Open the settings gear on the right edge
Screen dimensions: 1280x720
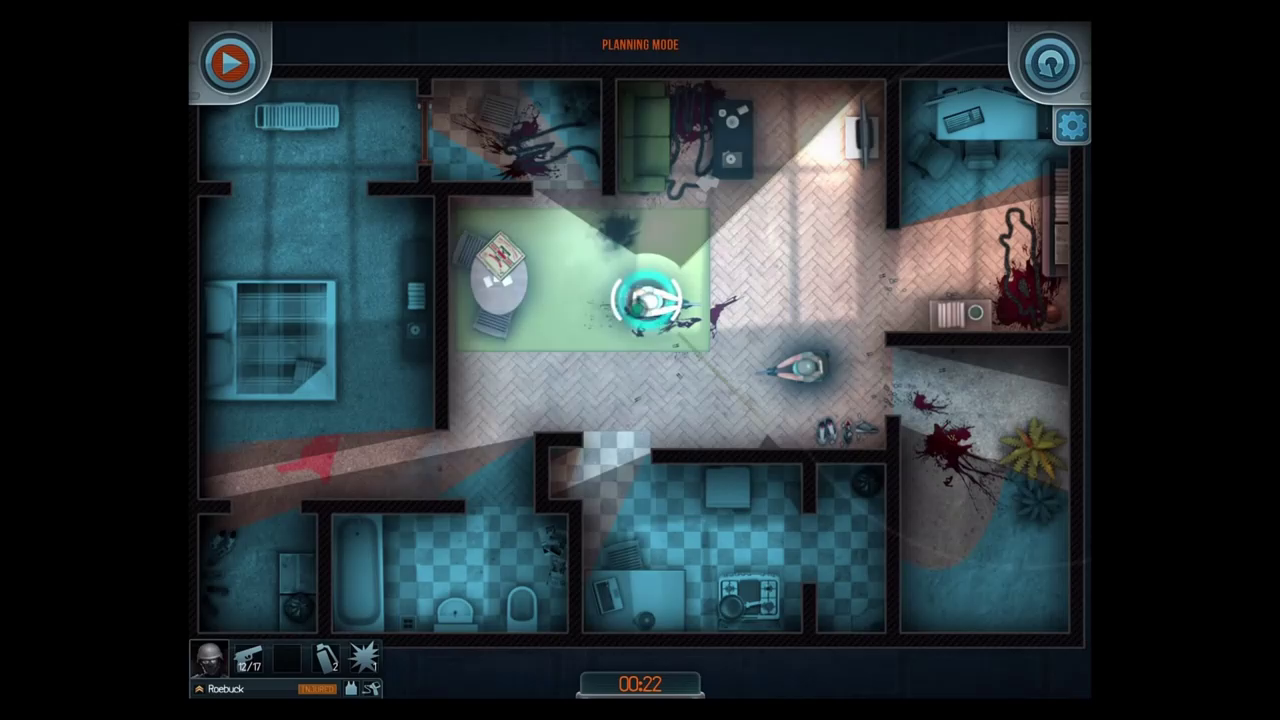click(x=1071, y=125)
